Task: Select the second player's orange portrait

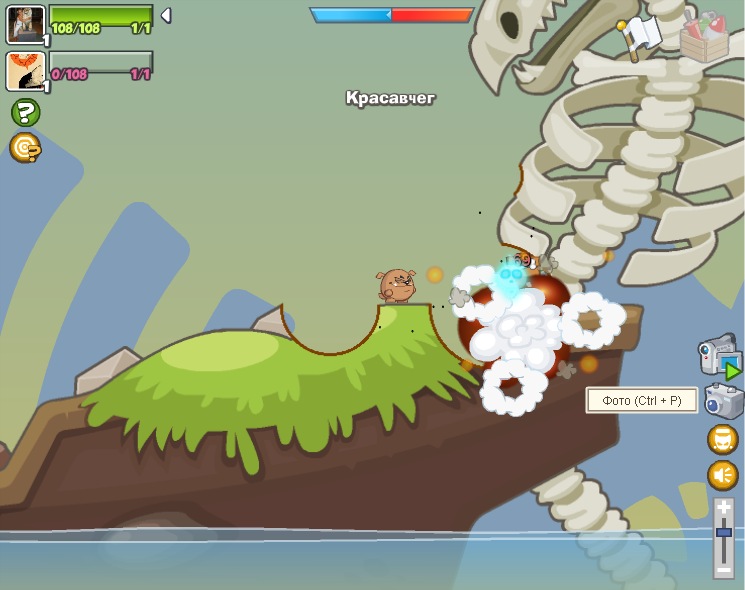Action: click(25, 71)
